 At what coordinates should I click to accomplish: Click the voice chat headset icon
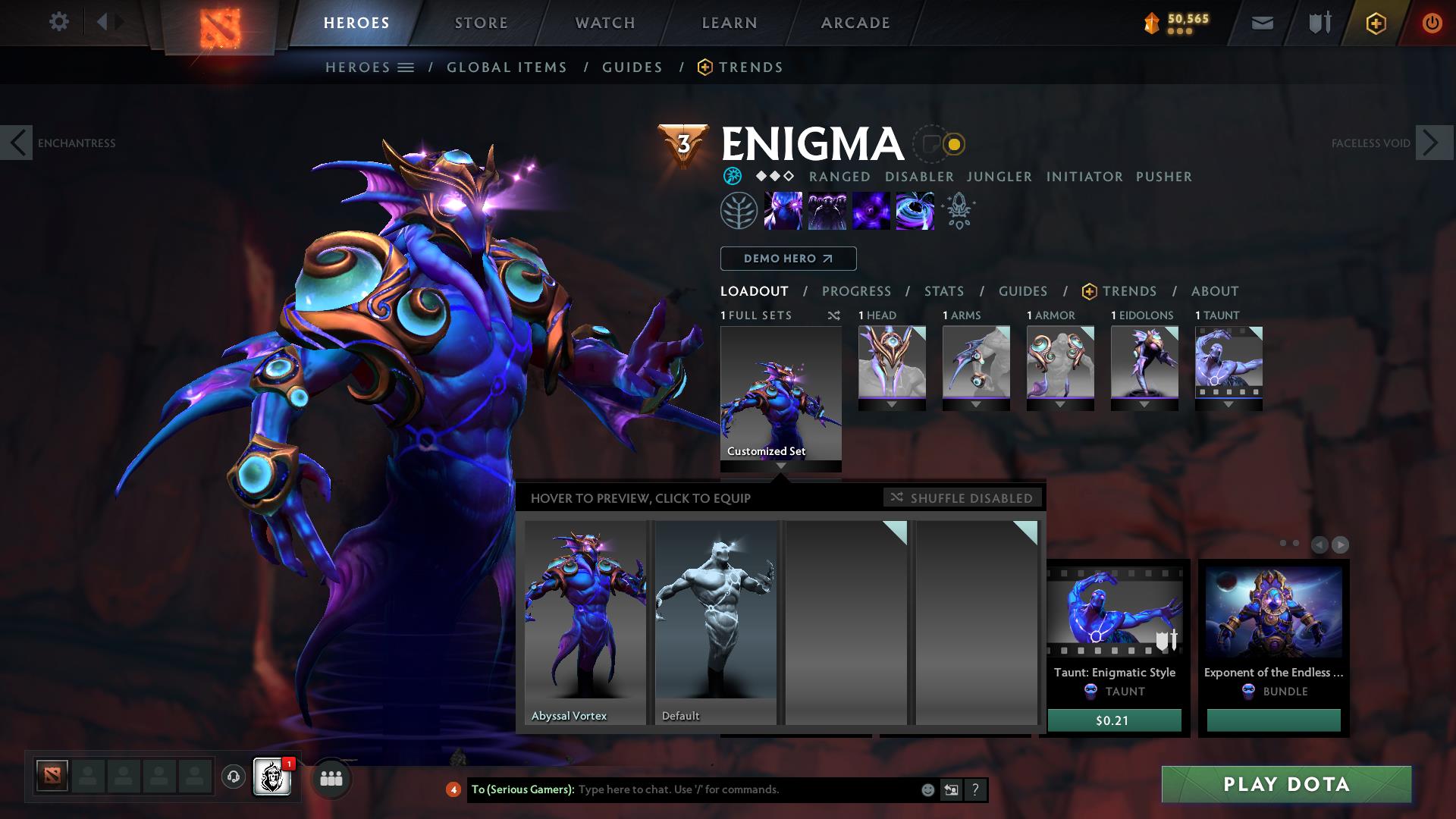(232, 777)
